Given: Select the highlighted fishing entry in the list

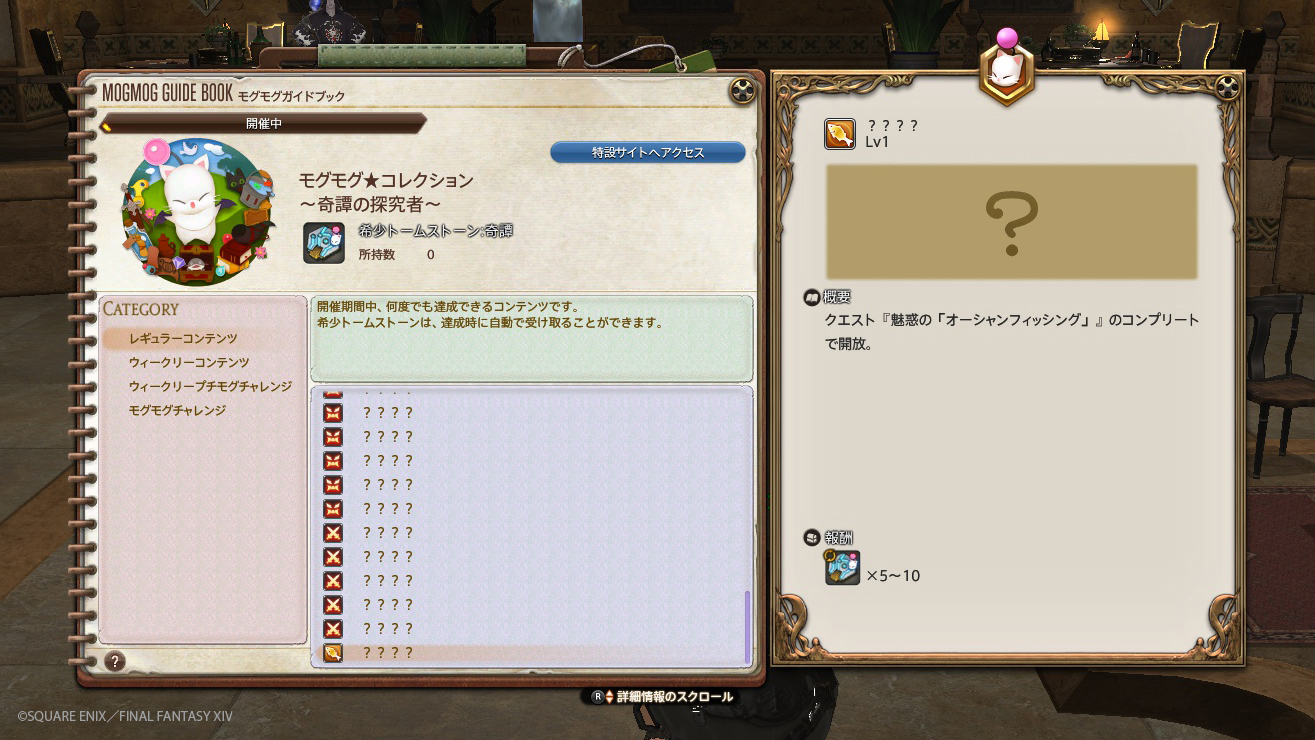Looking at the screenshot, I should pos(387,653).
